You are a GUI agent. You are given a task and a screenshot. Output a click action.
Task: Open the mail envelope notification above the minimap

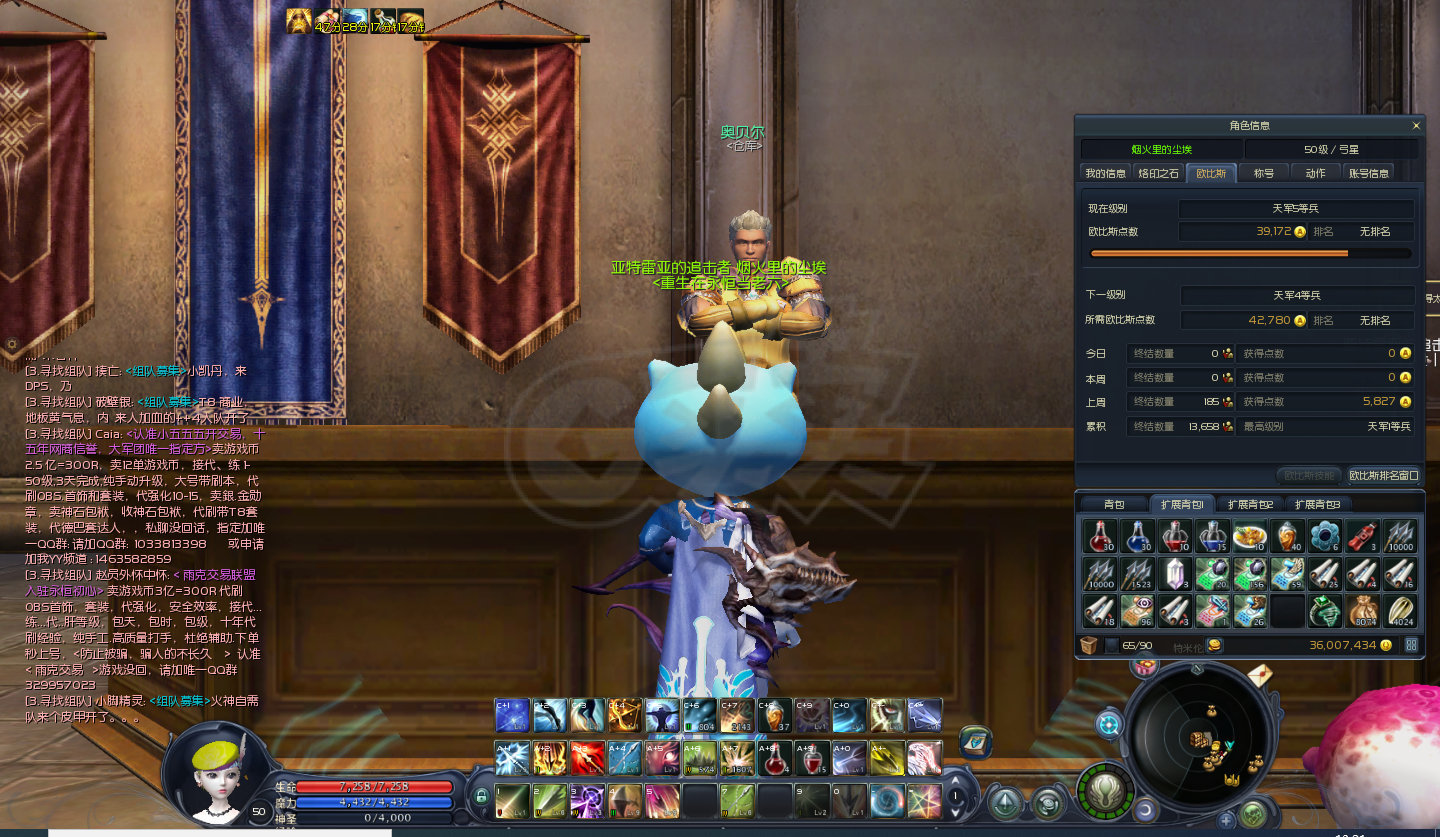pos(1259,676)
